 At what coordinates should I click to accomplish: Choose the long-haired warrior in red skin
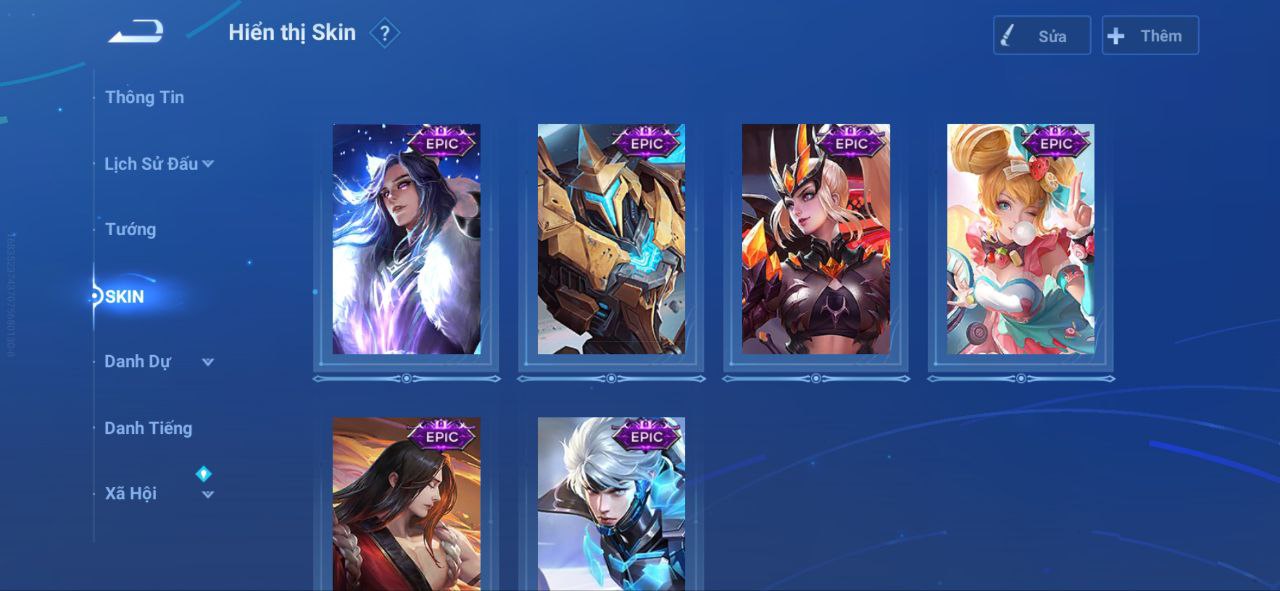(x=406, y=505)
